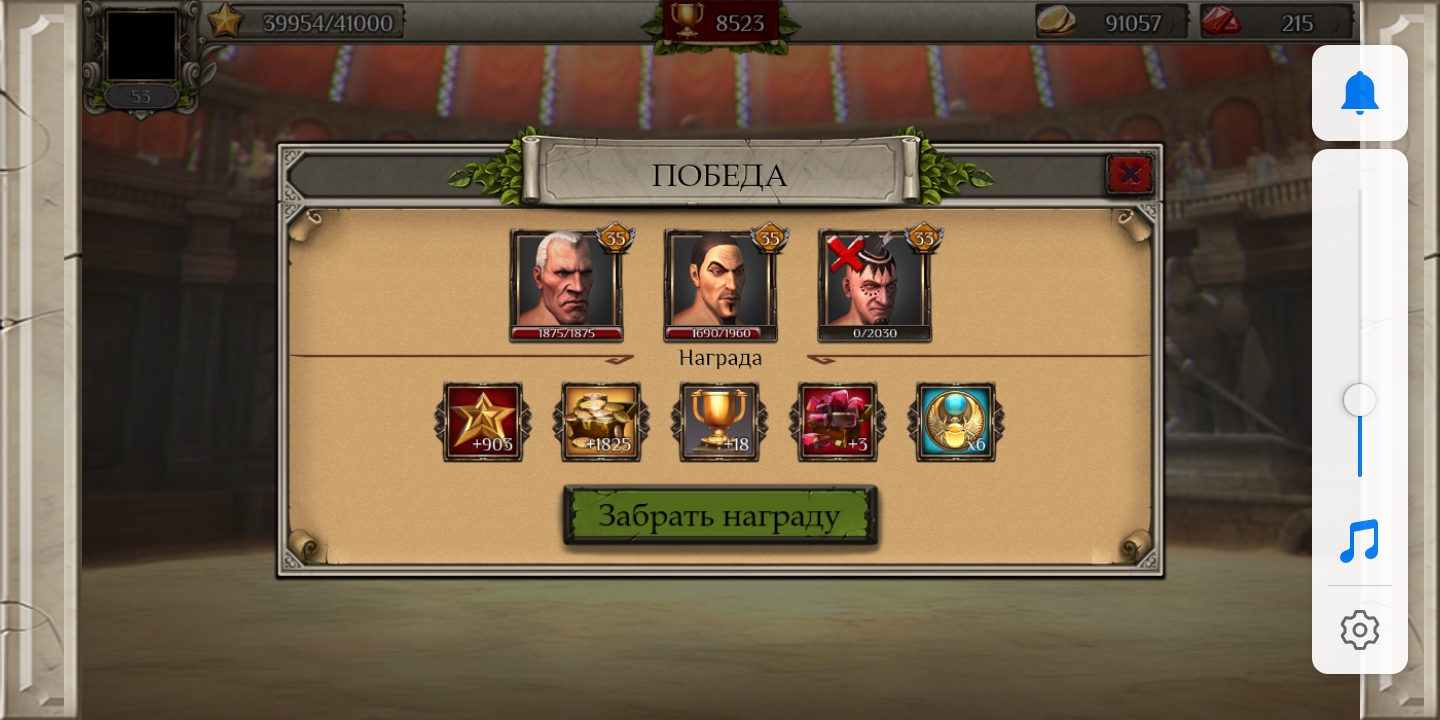Inspect the trophy cup +18 reward
The image size is (1440, 720).
(x=719, y=421)
